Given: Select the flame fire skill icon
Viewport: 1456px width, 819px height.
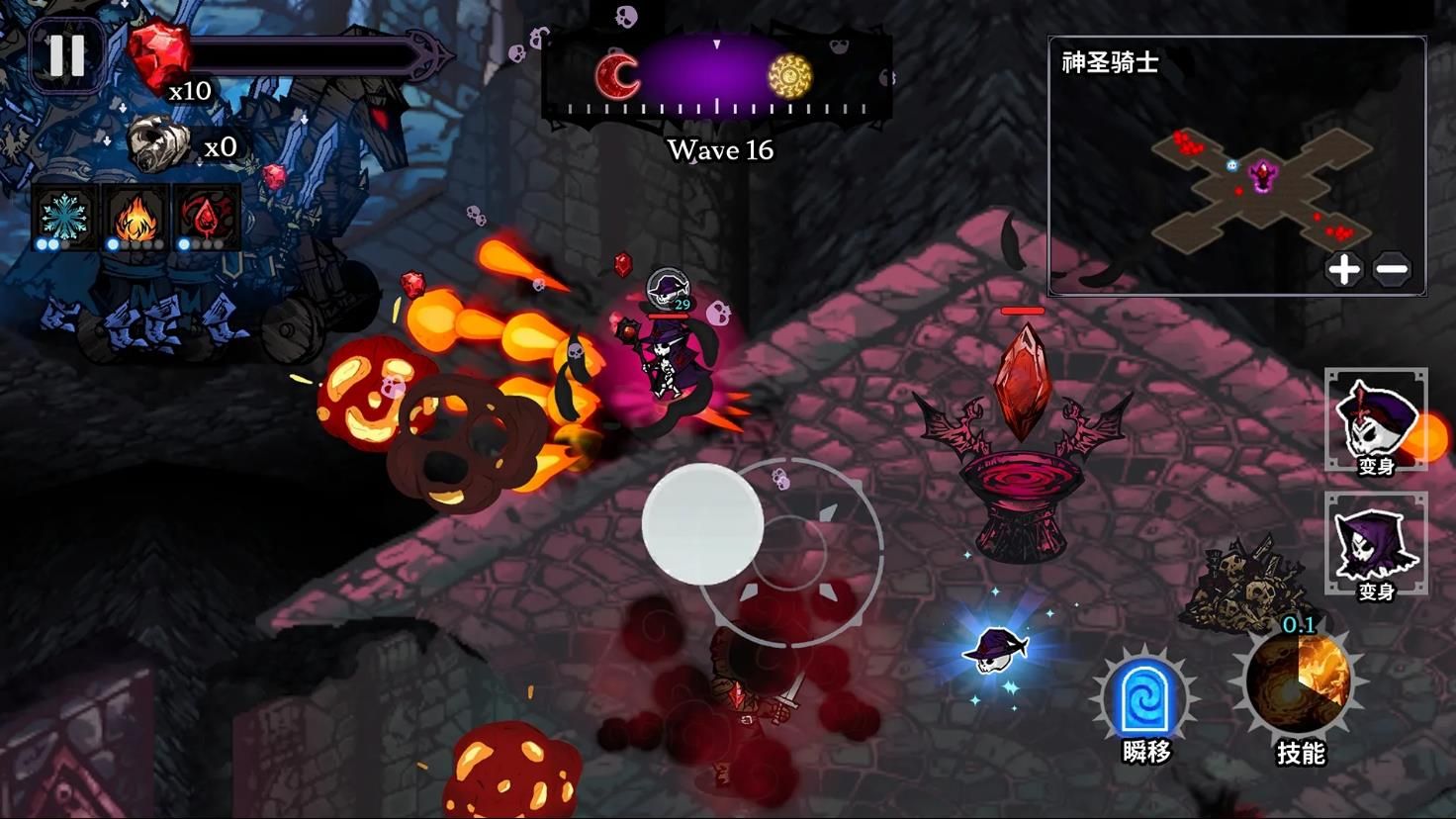Looking at the screenshot, I should (x=136, y=216).
